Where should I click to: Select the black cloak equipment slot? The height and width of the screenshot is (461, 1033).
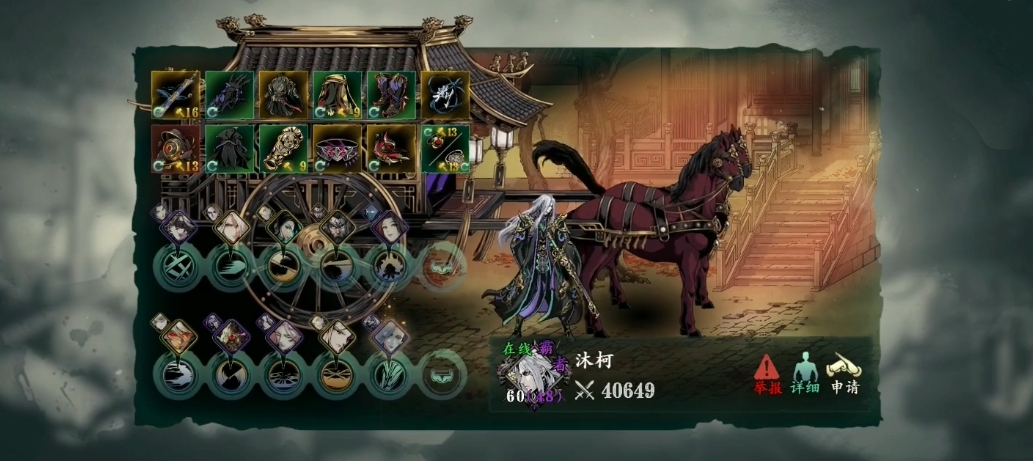[229, 149]
